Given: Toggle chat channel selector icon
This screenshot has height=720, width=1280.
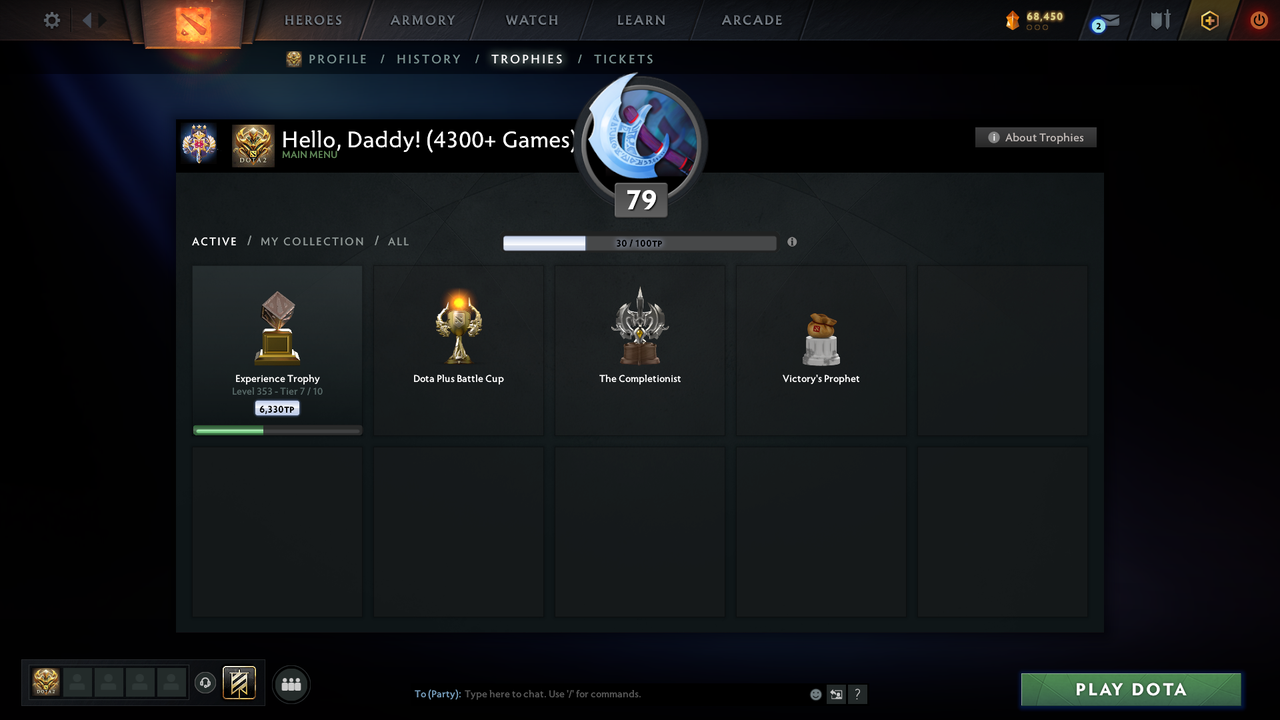Looking at the screenshot, I should coord(836,694).
